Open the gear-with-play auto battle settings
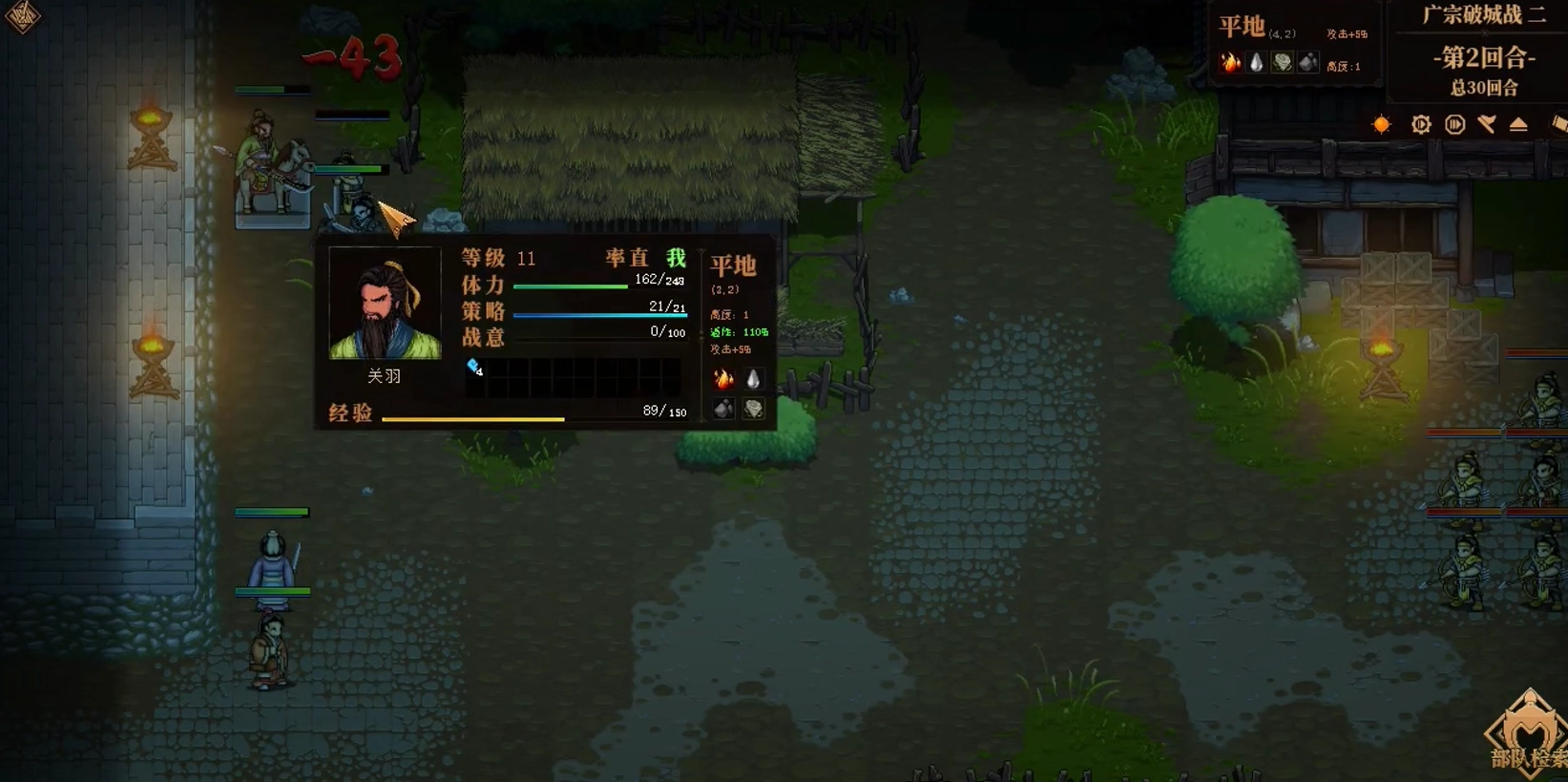Image resolution: width=1568 pixels, height=782 pixels. (1421, 124)
